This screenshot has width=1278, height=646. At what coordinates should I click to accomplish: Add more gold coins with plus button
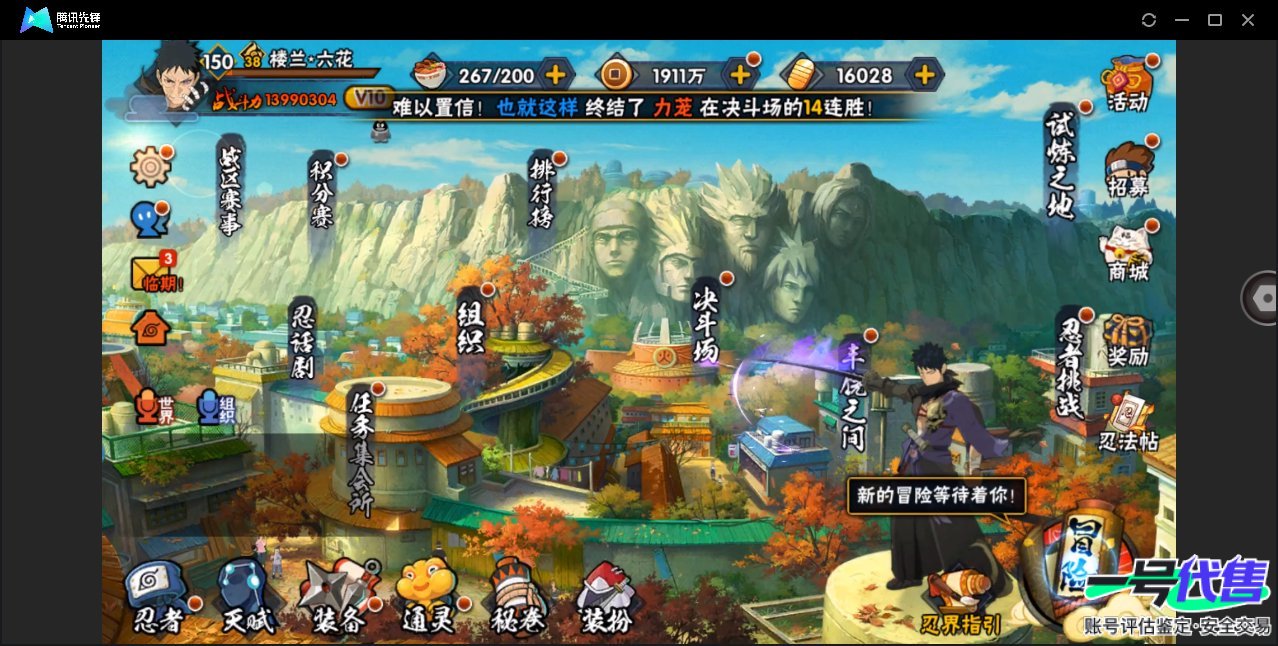pyautogui.click(x=741, y=74)
